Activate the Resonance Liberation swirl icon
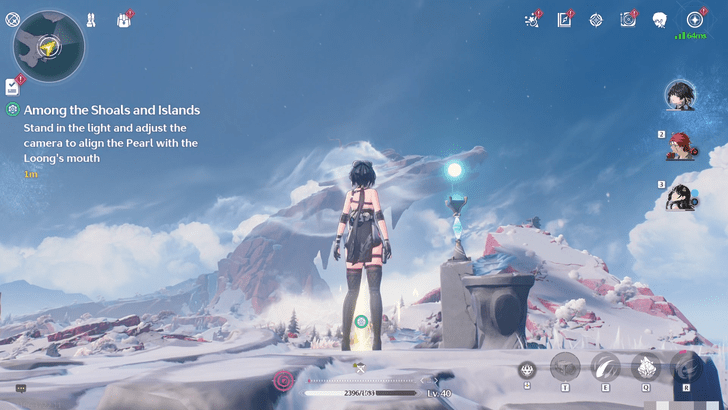Screen dimensions: 728x410 pos(686,367)
